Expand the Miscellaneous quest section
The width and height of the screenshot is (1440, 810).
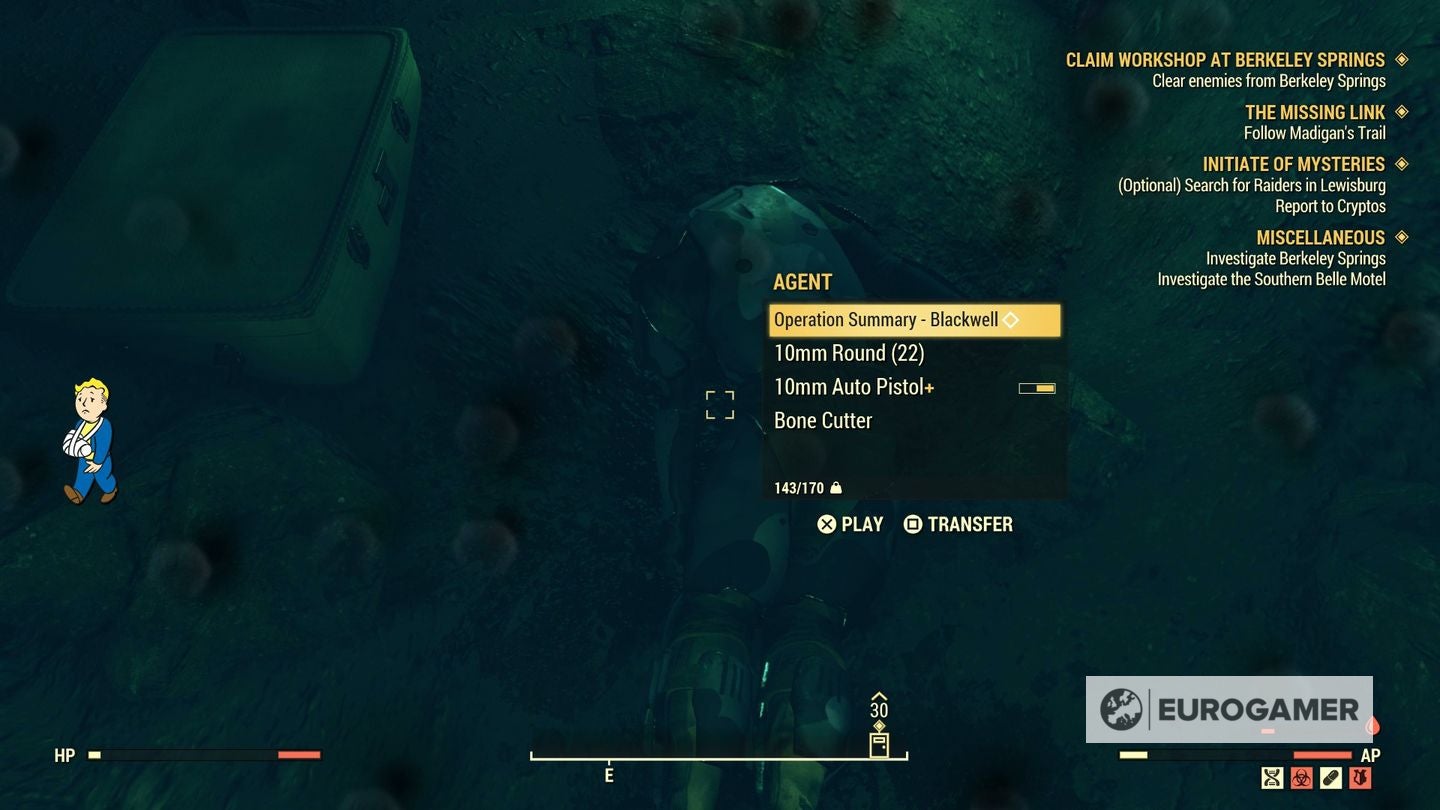(x=1400, y=237)
